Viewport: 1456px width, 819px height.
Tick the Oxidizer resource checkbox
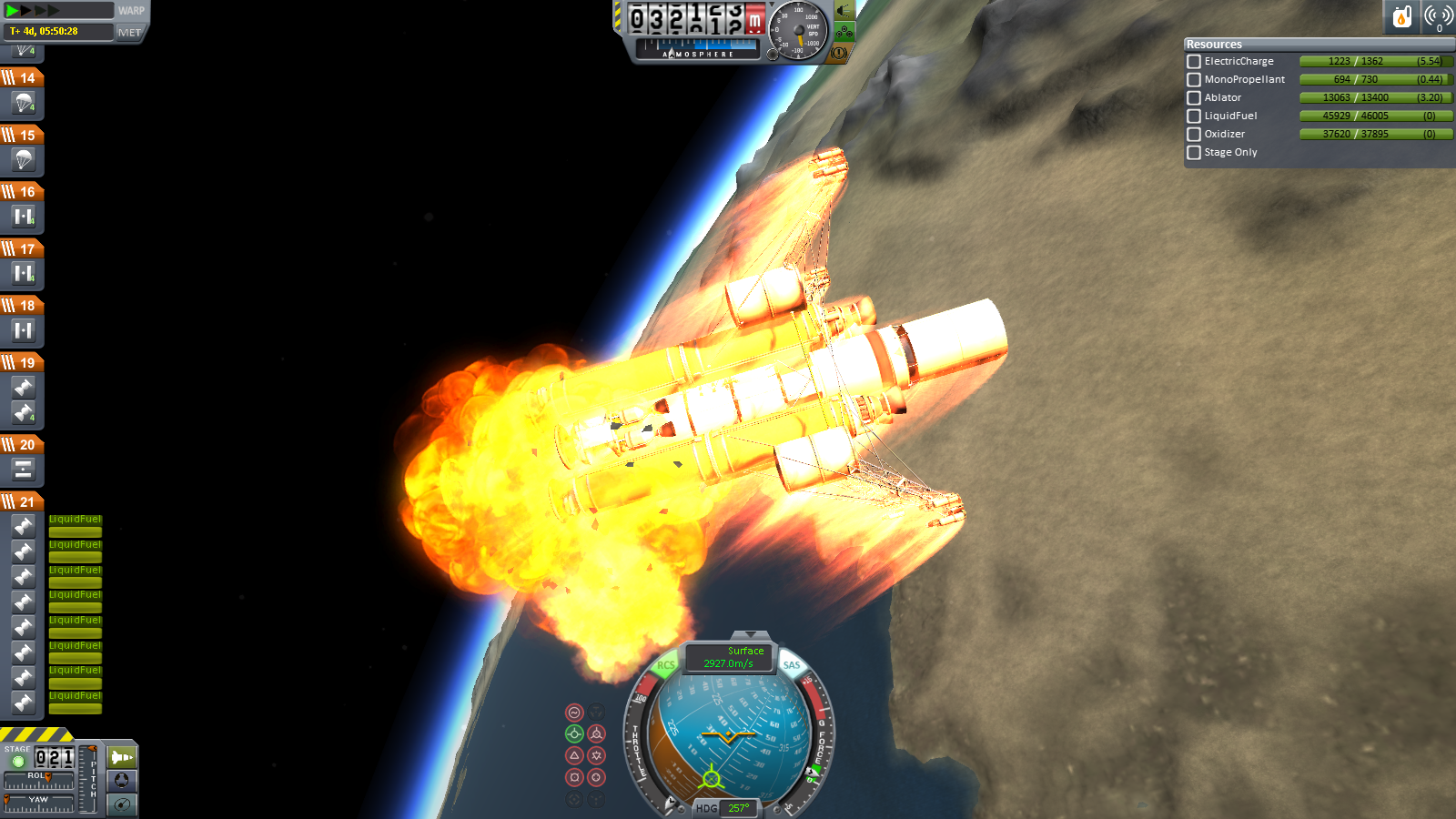pos(1194,135)
